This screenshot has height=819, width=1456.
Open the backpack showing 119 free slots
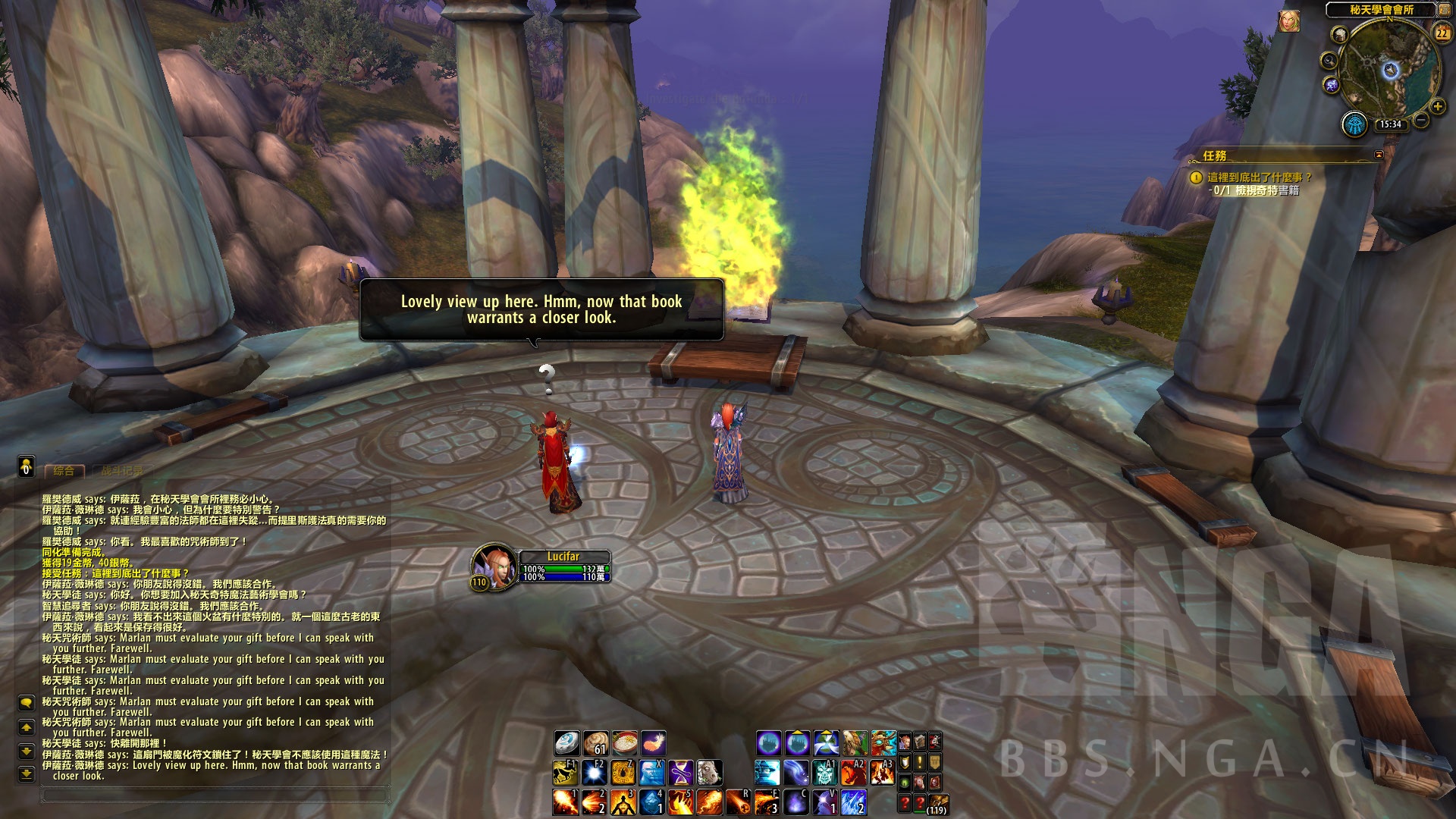[937, 803]
